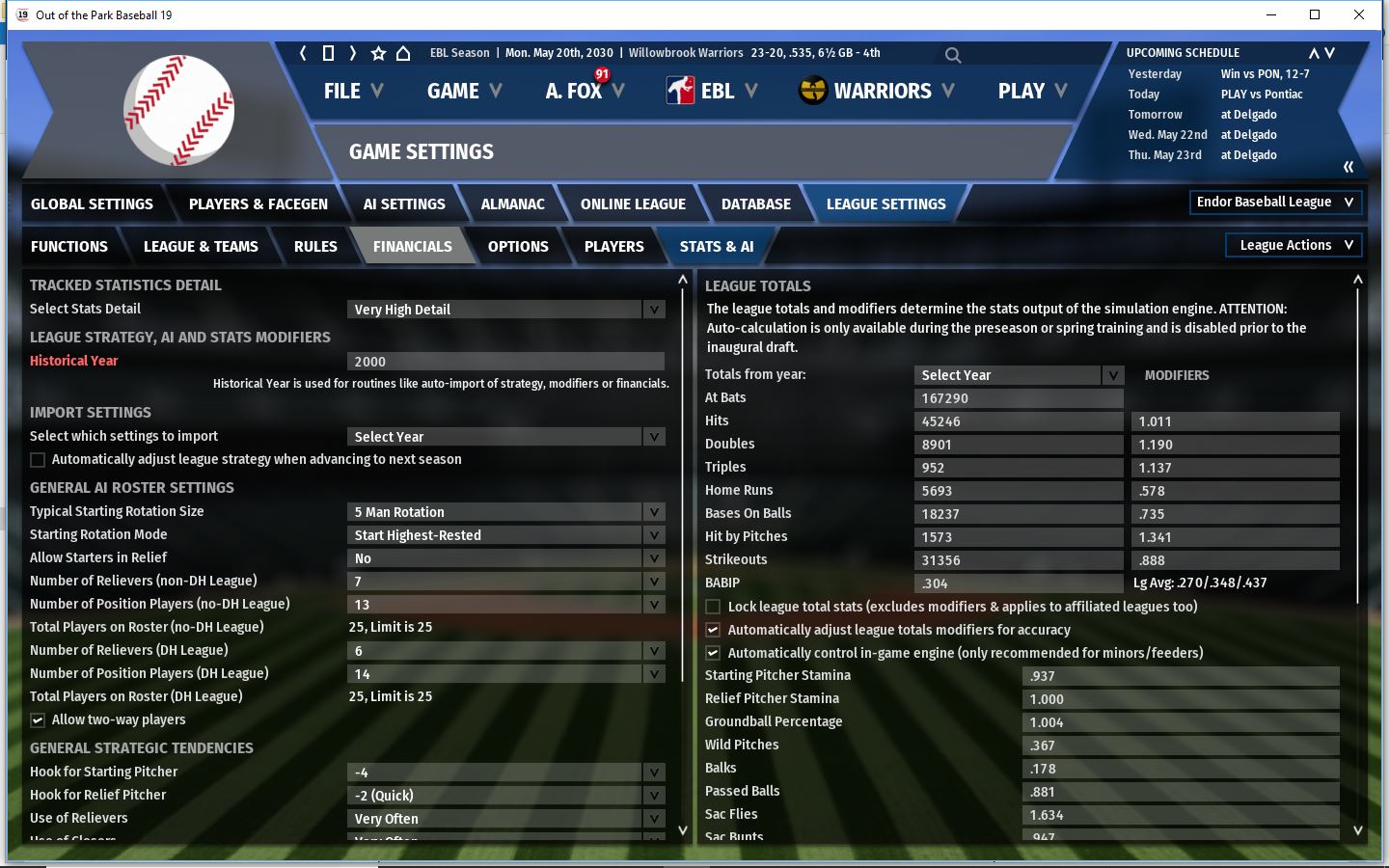1389x868 pixels.
Task: Close the game window
Action: click(x=1359, y=14)
